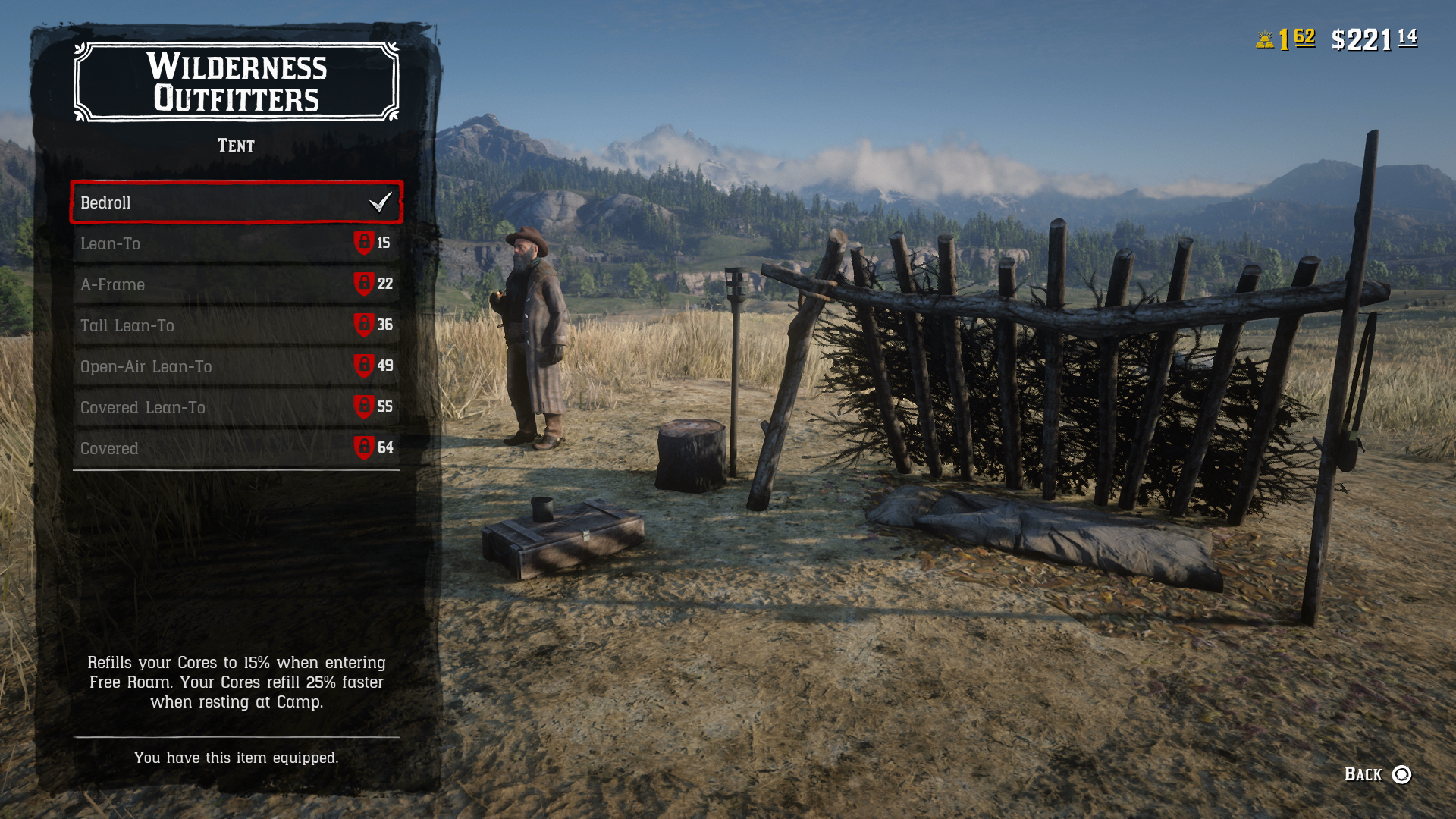Click the lock icon beside Covered Lean-To
Viewport: 1456px width, 819px height.
pyautogui.click(x=364, y=407)
